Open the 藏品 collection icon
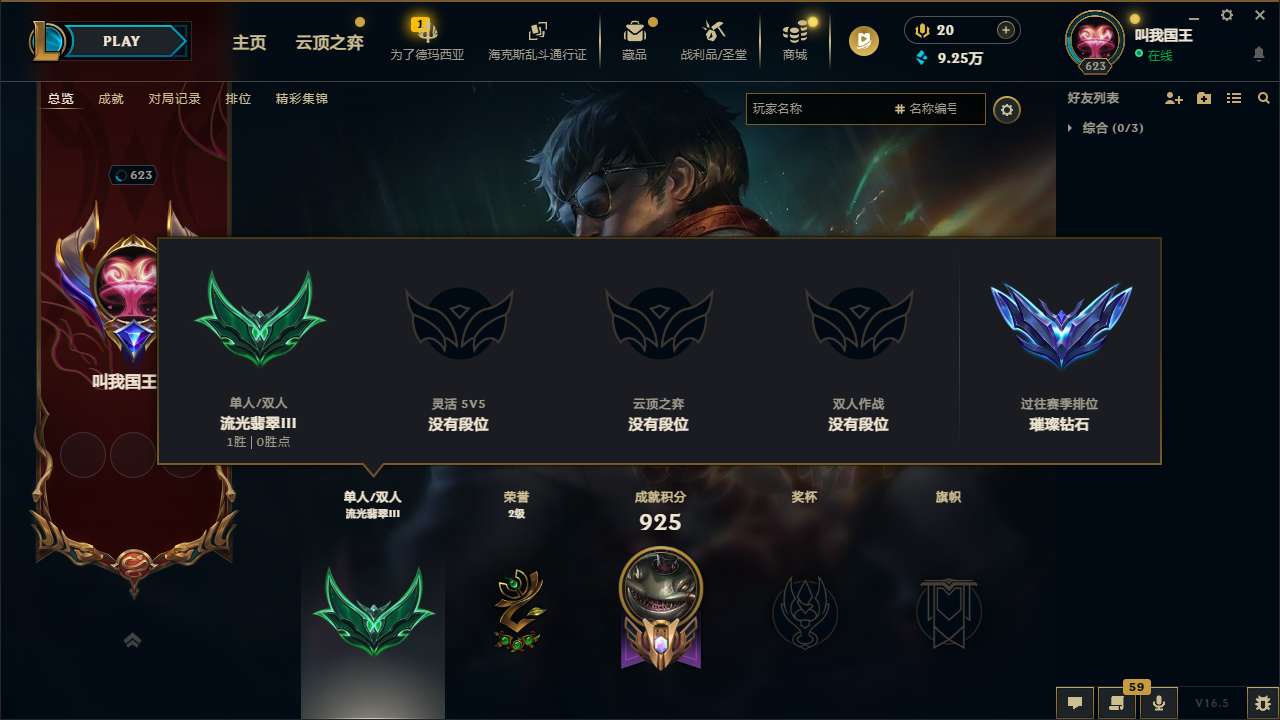The image size is (1280, 720). 633,41
